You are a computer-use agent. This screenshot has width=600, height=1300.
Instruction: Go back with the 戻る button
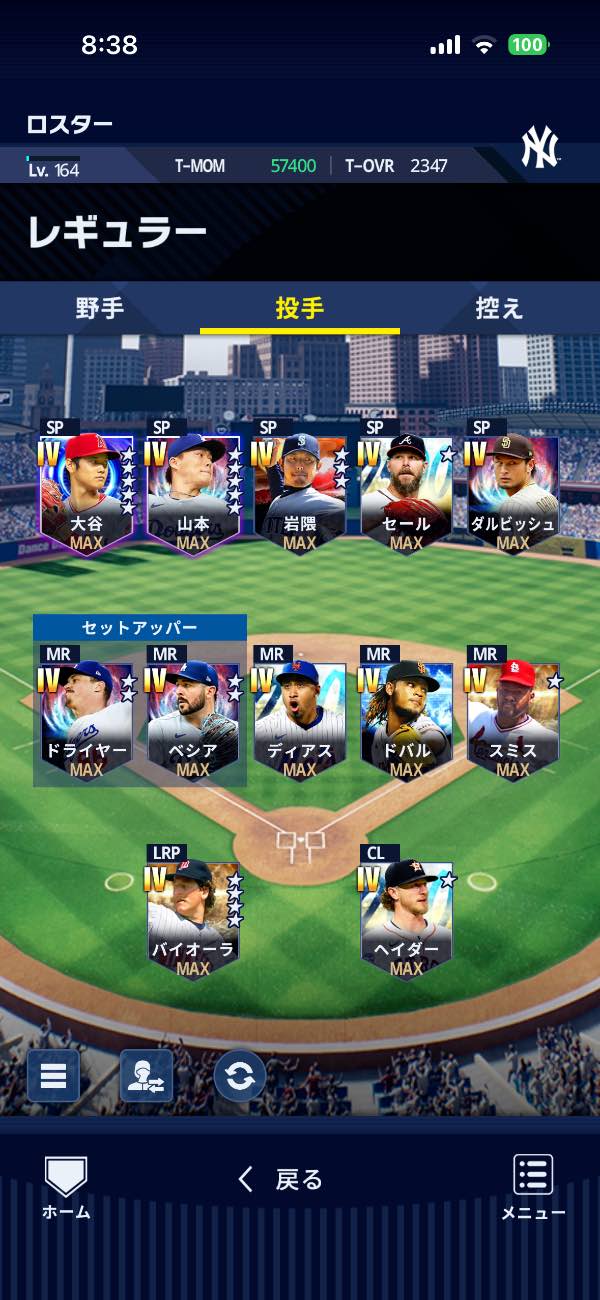[x=281, y=1180]
